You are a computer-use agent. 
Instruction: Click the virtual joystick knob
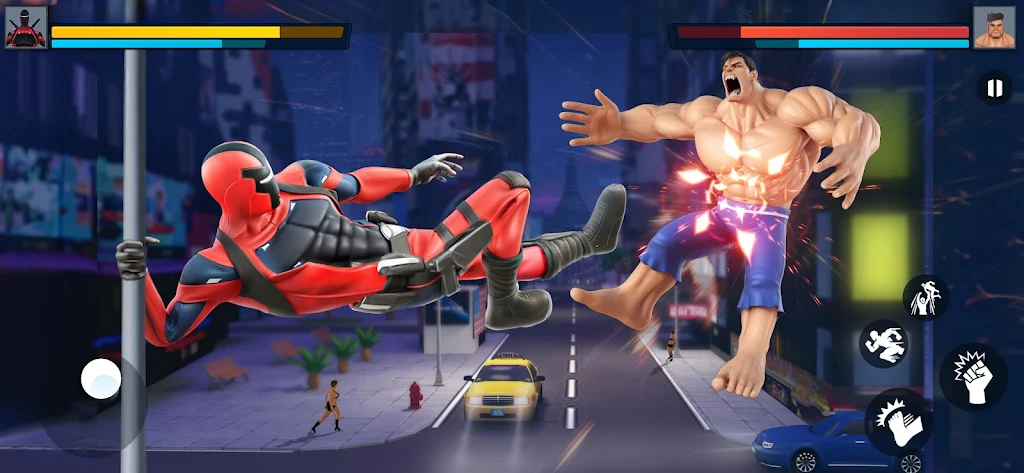coord(101,379)
